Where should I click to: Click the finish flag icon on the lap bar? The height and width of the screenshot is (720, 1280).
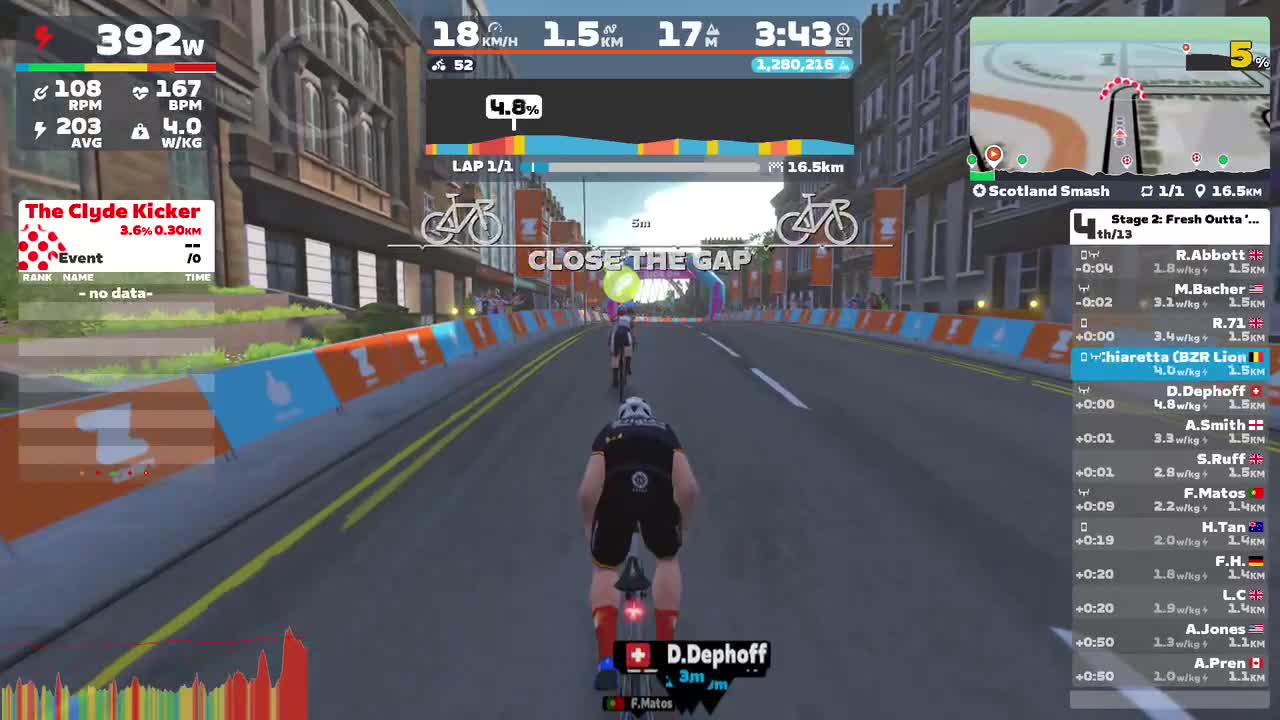pyautogui.click(x=775, y=166)
